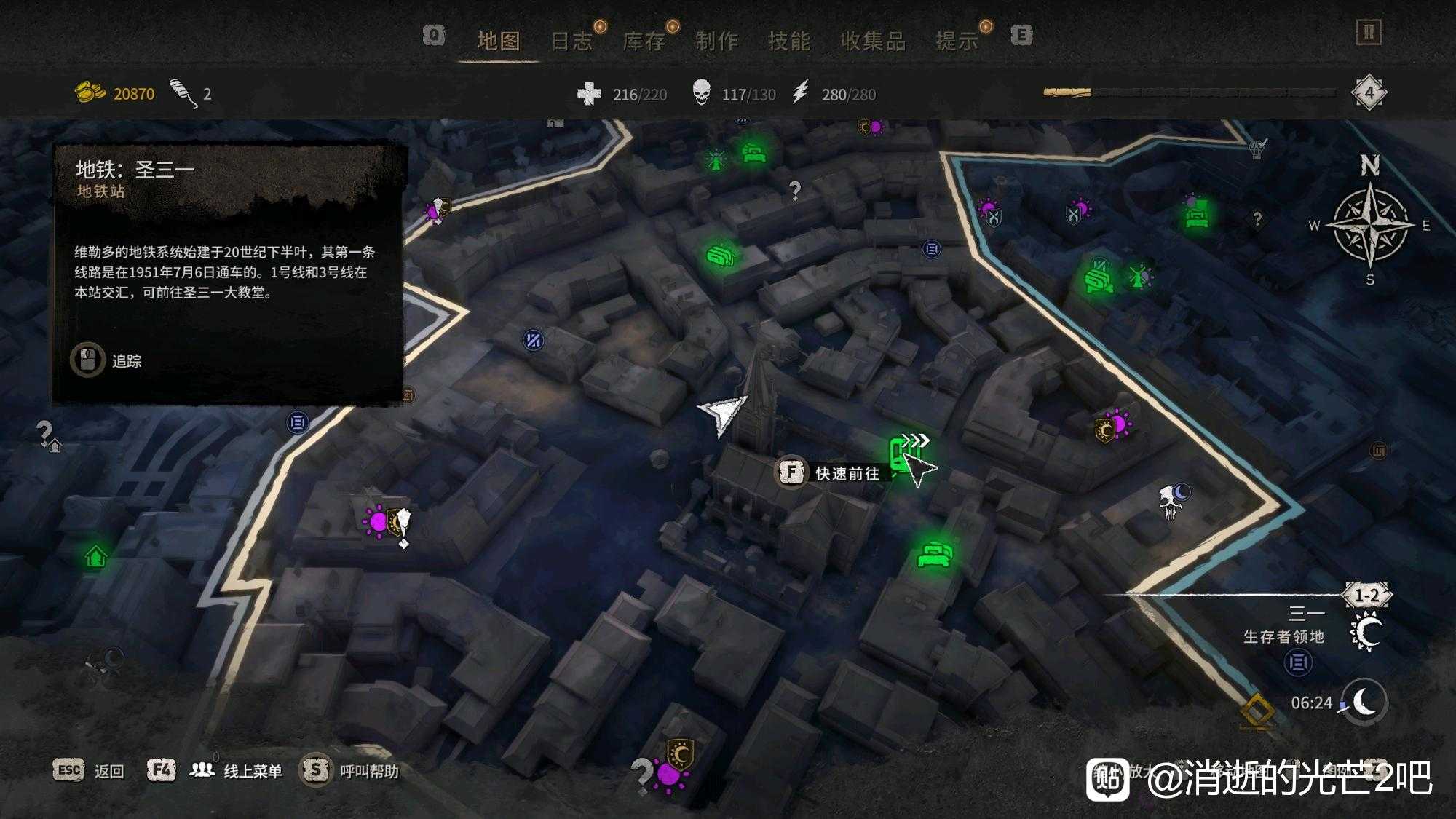Image resolution: width=1456 pixels, height=819 pixels.
Task: Switch to the 日志 journal tab
Action: coord(571,41)
